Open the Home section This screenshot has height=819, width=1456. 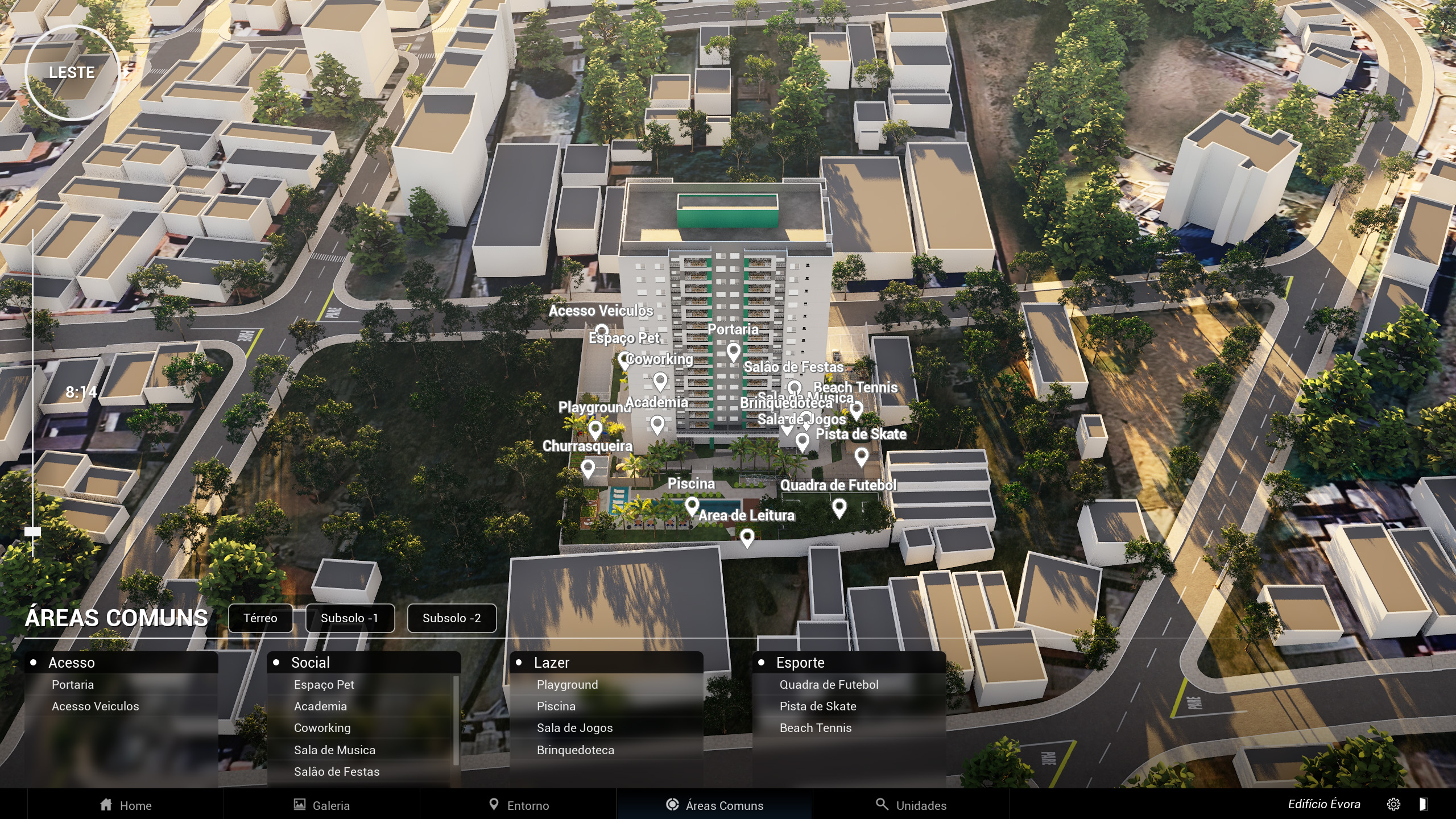[x=126, y=805]
